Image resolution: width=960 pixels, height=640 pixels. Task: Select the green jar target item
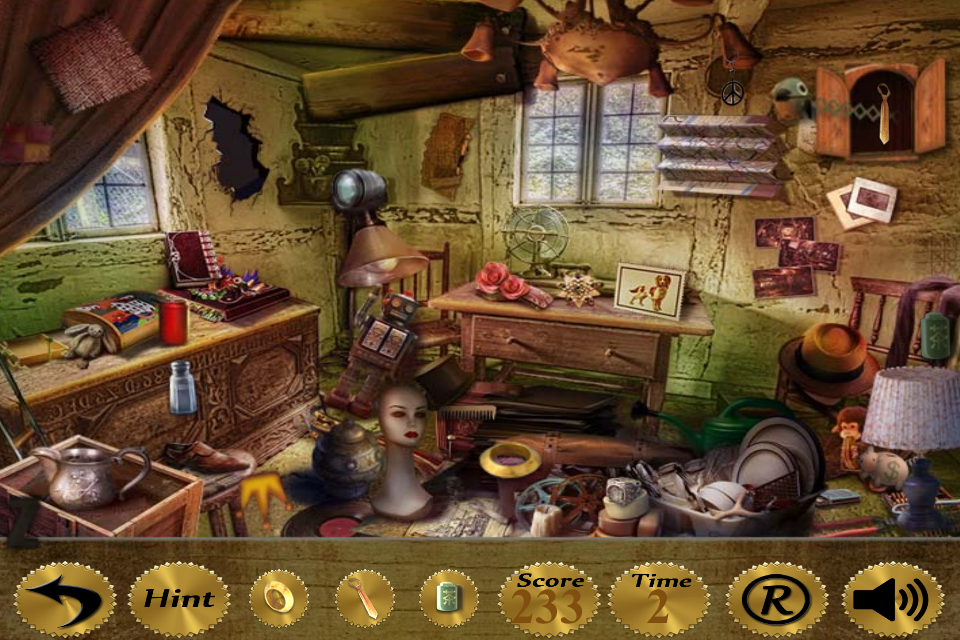(448, 600)
